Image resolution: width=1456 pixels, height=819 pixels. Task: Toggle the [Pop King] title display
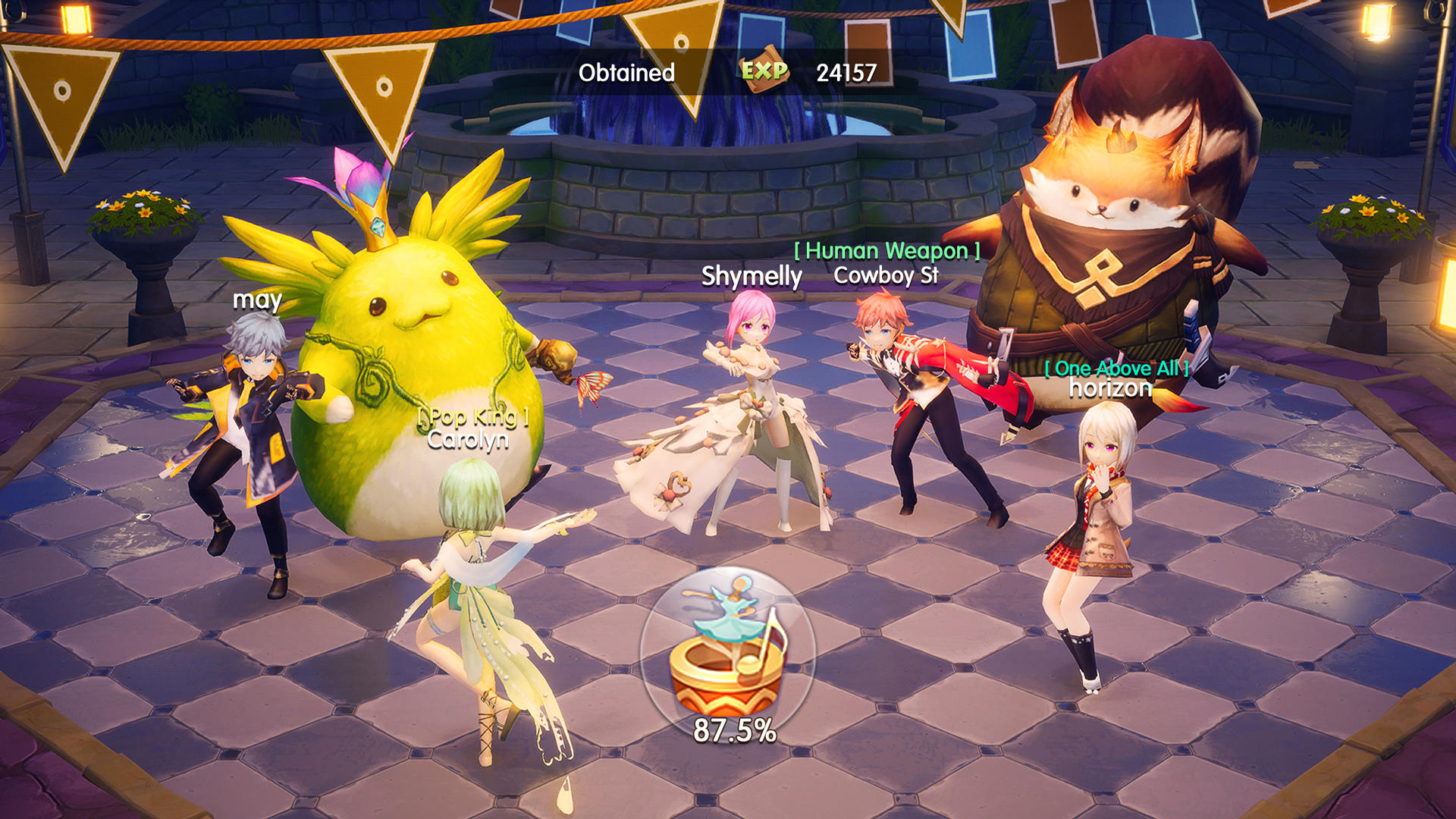[x=472, y=419]
